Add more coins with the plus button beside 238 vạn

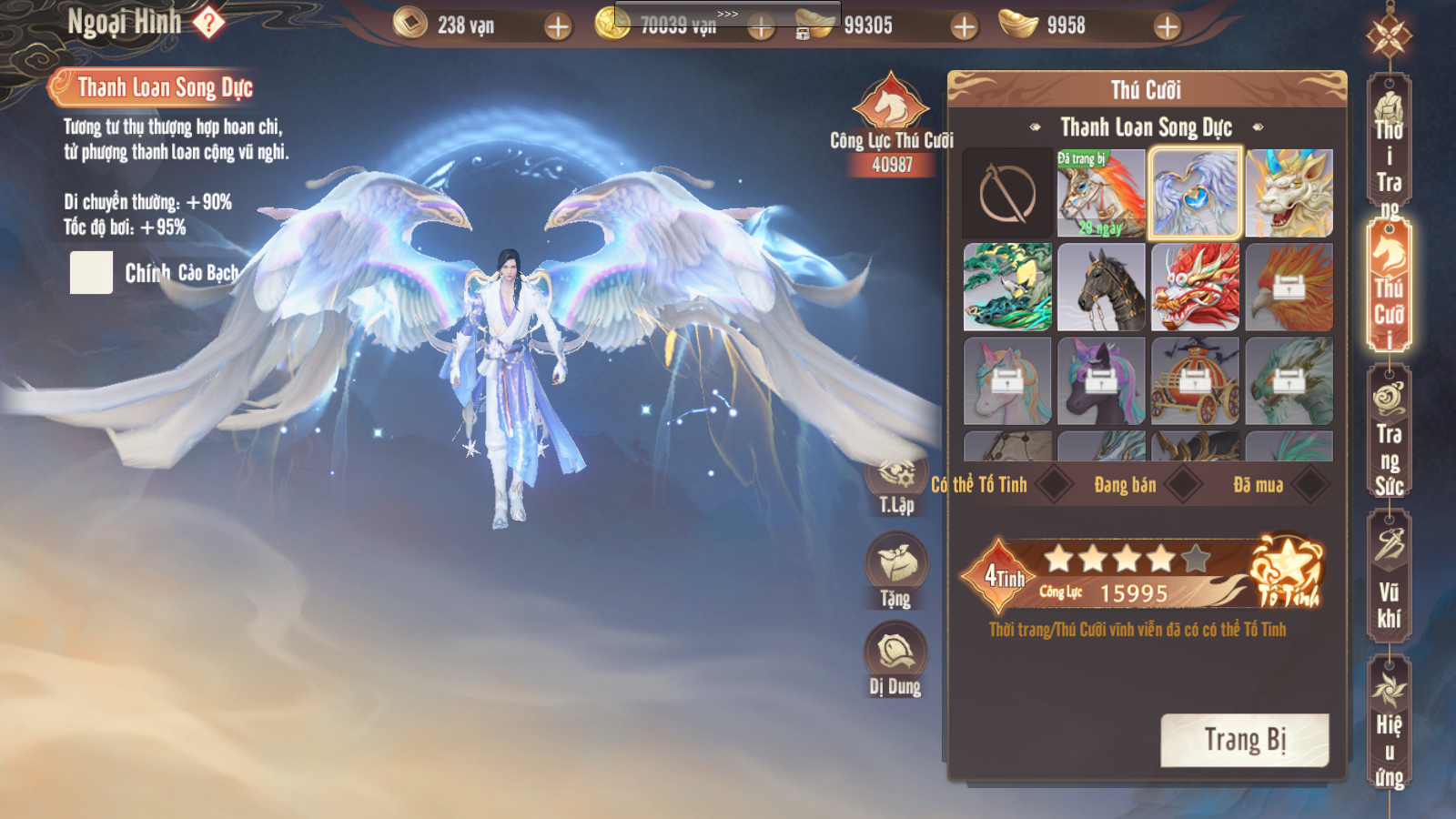click(558, 26)
